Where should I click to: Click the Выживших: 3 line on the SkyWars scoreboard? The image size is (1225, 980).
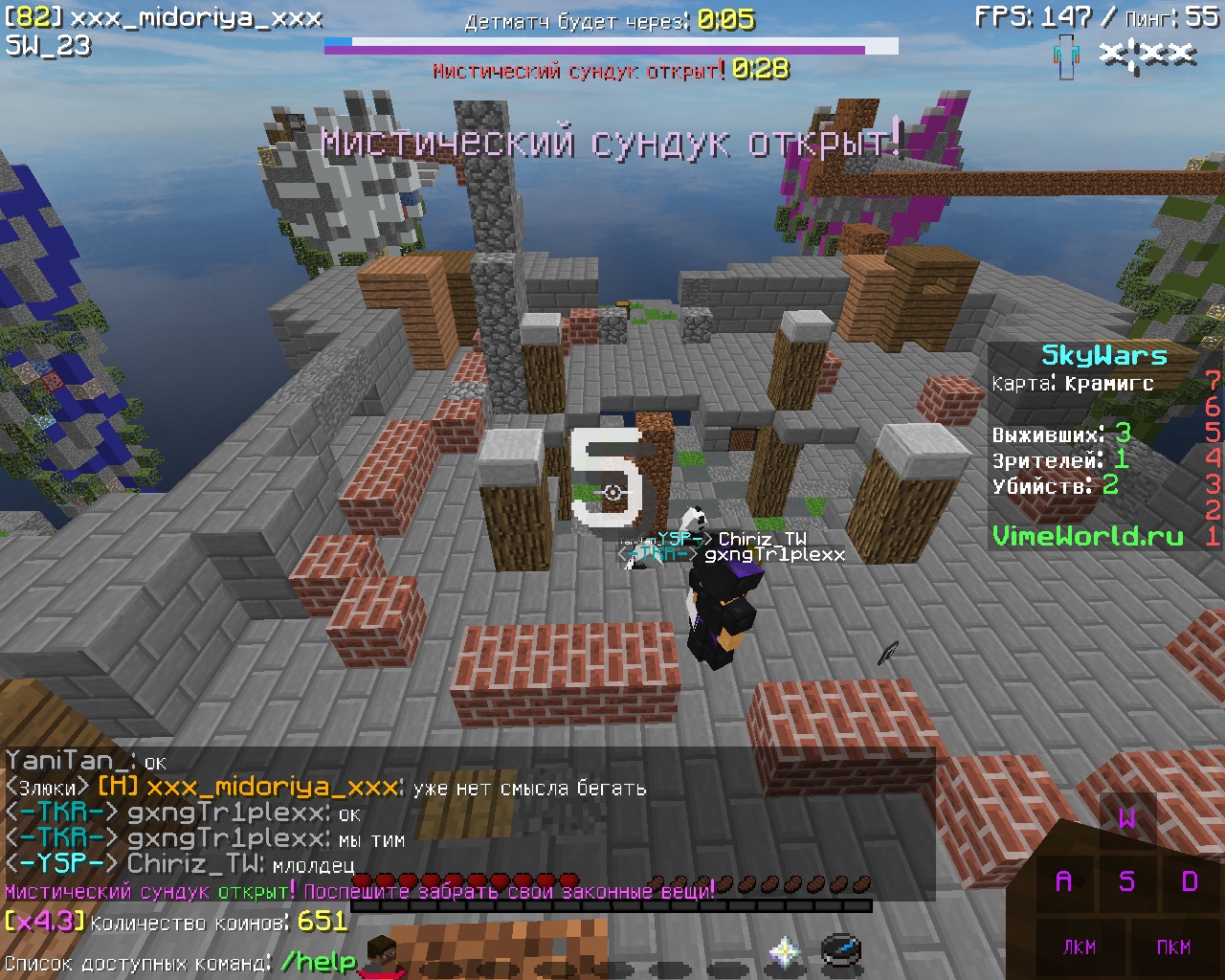(x=1058, y=433)
